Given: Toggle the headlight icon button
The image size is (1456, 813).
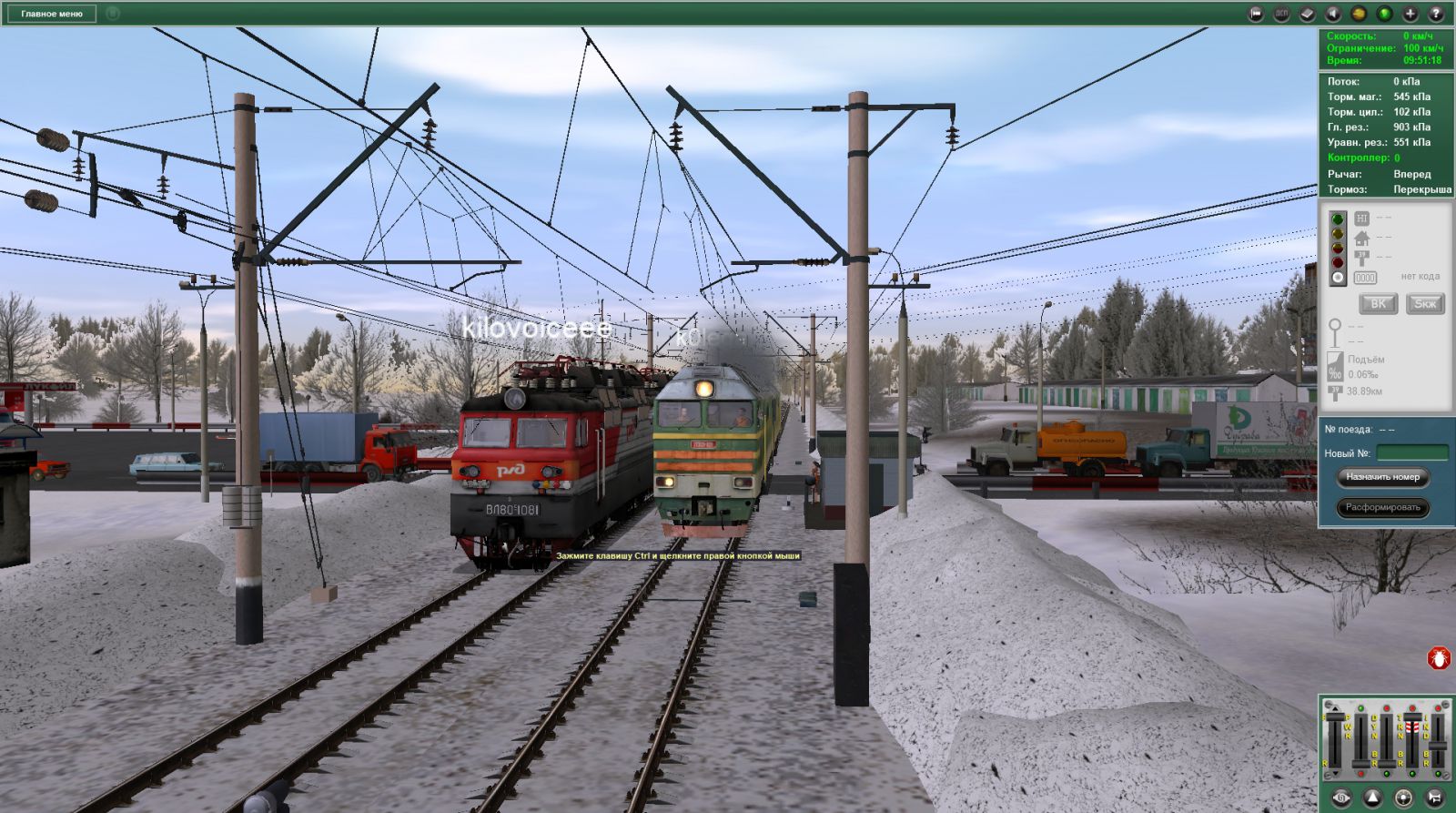Looking at the screenshot, I should click(1404, 798).
